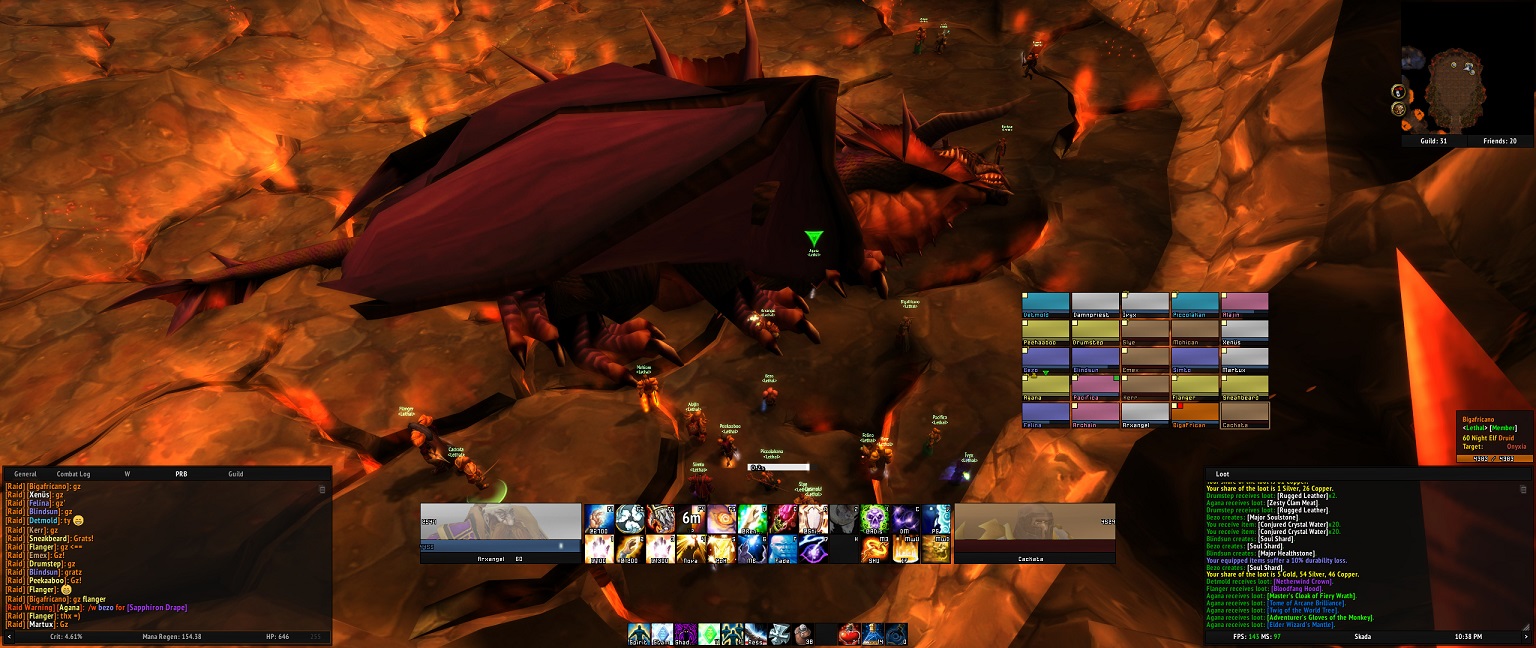Use the red healing potion
Image resolution: width=1536 pixels, height=648 pixels.
coord(850,633)
